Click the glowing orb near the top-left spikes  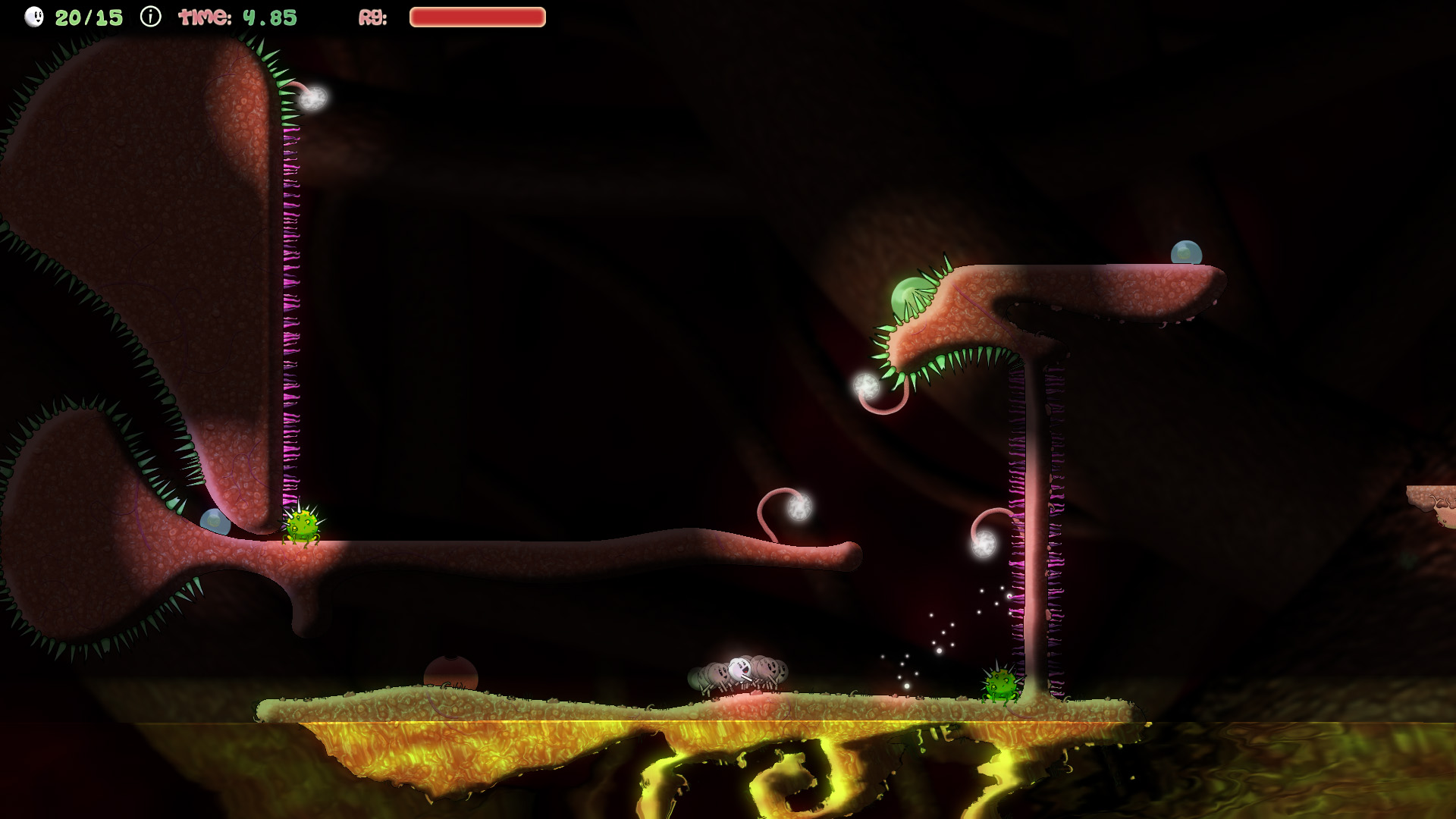[x=313, y=98]
